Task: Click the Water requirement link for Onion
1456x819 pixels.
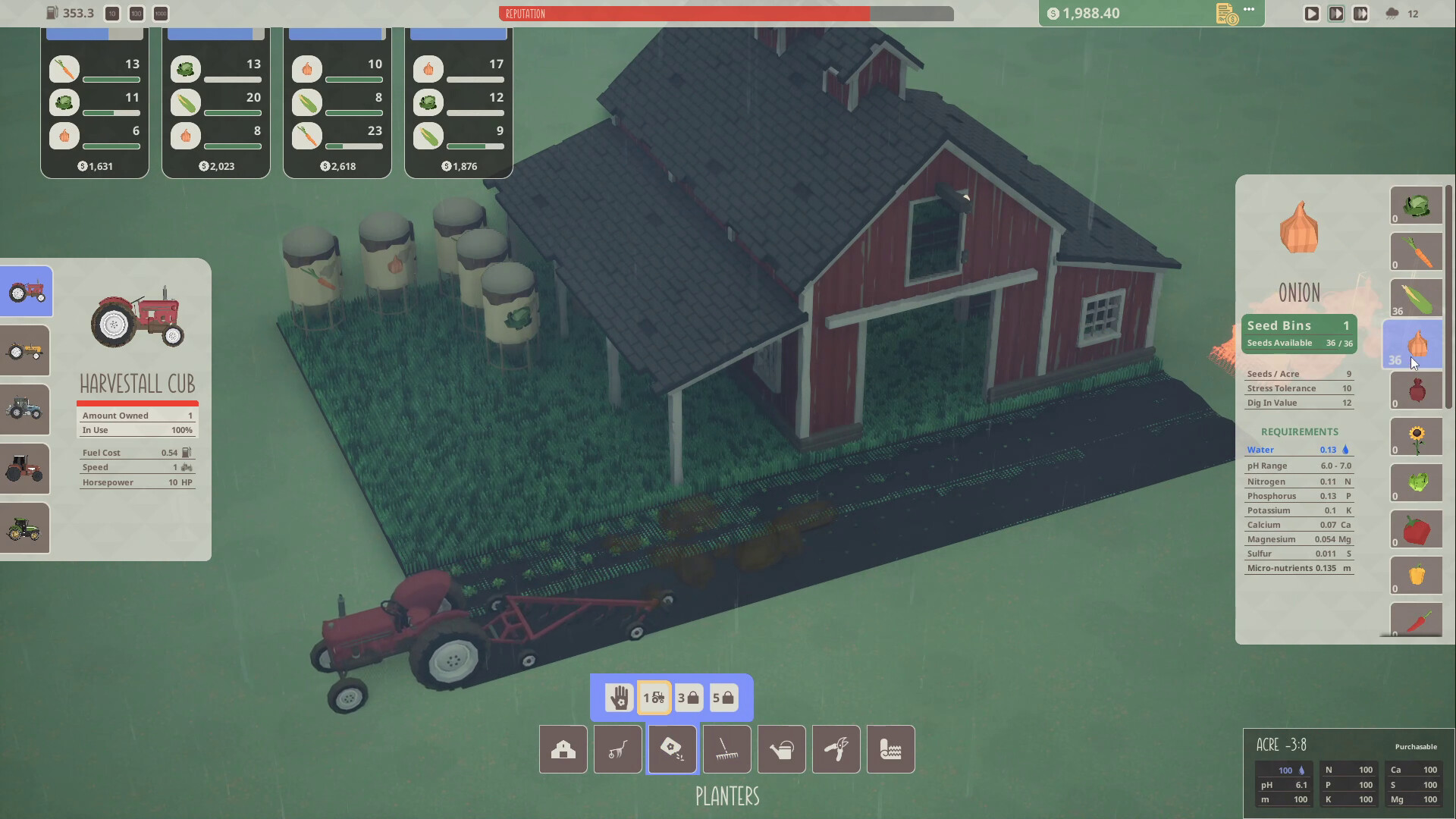Action: 1260,449
